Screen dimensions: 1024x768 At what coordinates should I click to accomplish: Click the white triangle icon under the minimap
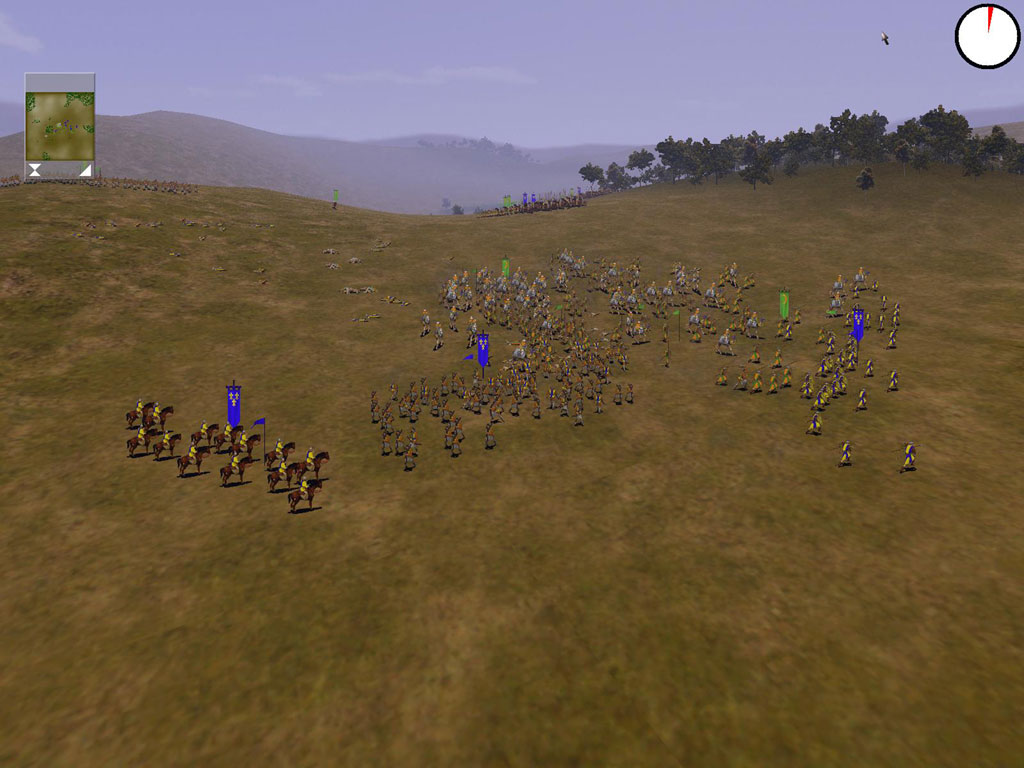[x=85, y=170]
